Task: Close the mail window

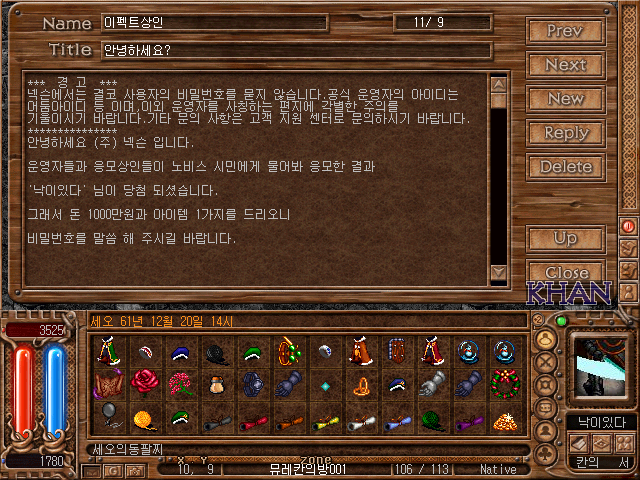Action: click(x=565, y=272)
